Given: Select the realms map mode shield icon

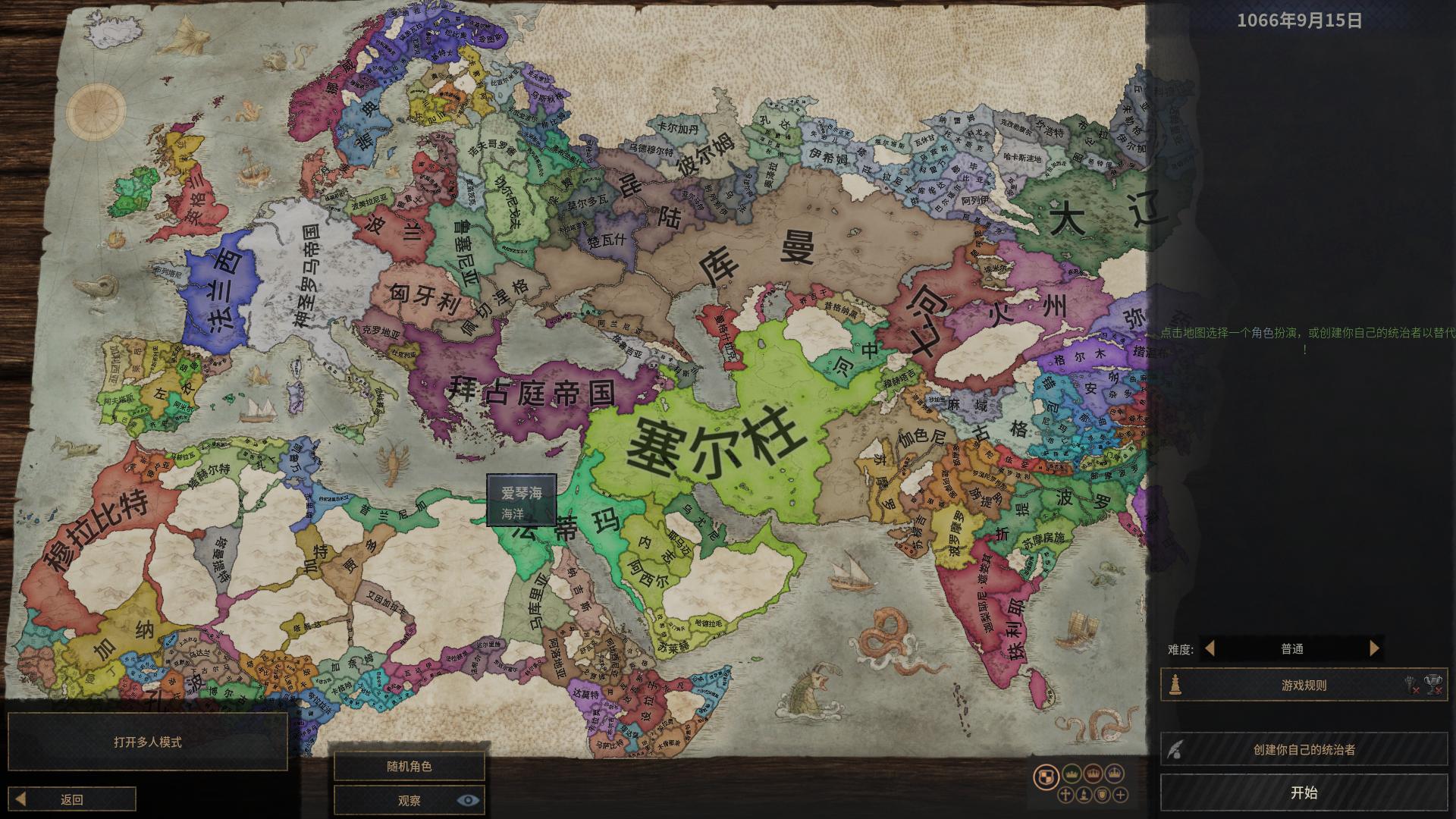Looking at the screenshot, I should click(x=1046, y=776).
